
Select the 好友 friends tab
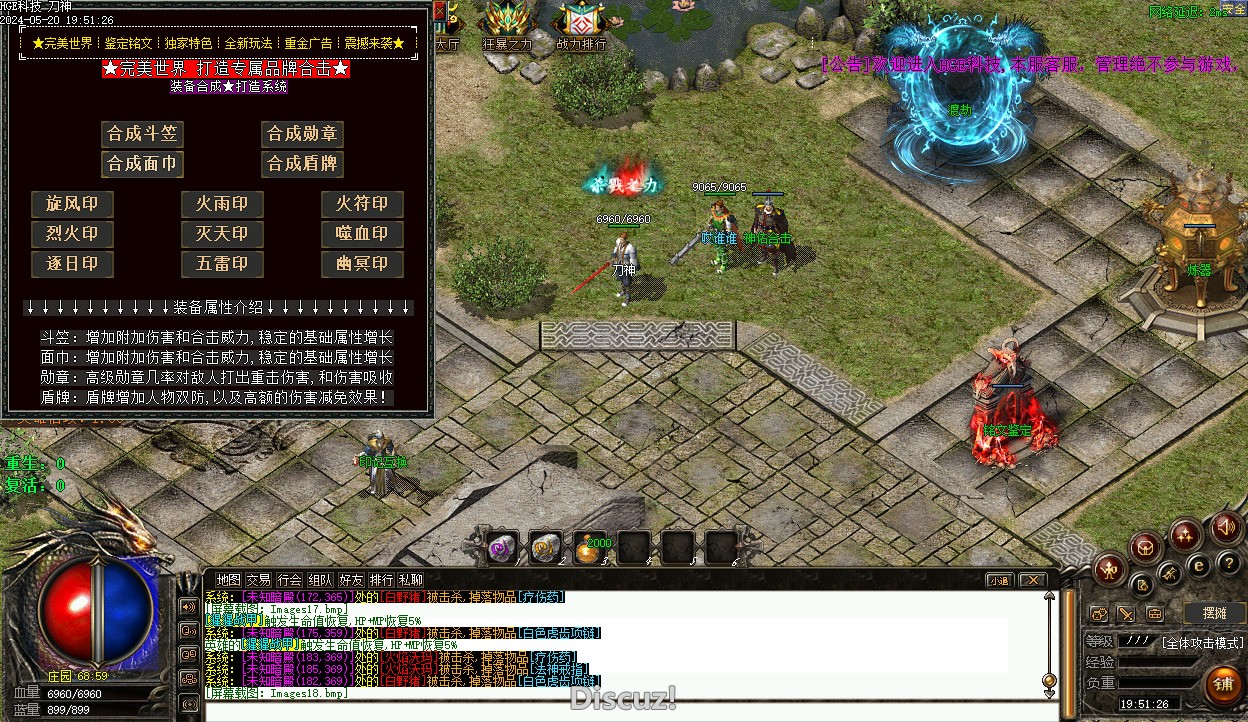click(351, 580)
